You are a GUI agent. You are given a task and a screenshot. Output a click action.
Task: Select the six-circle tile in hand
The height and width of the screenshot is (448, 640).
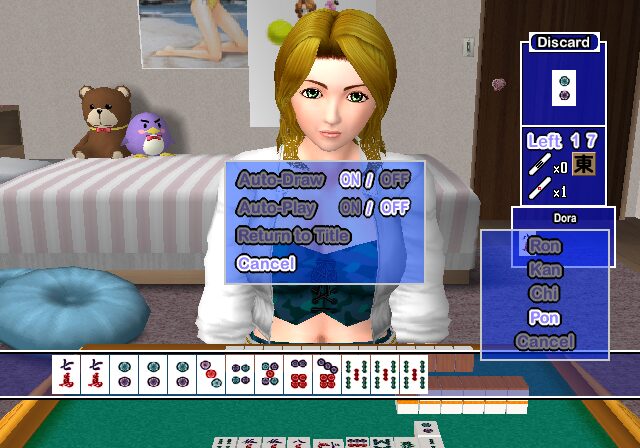298,374
